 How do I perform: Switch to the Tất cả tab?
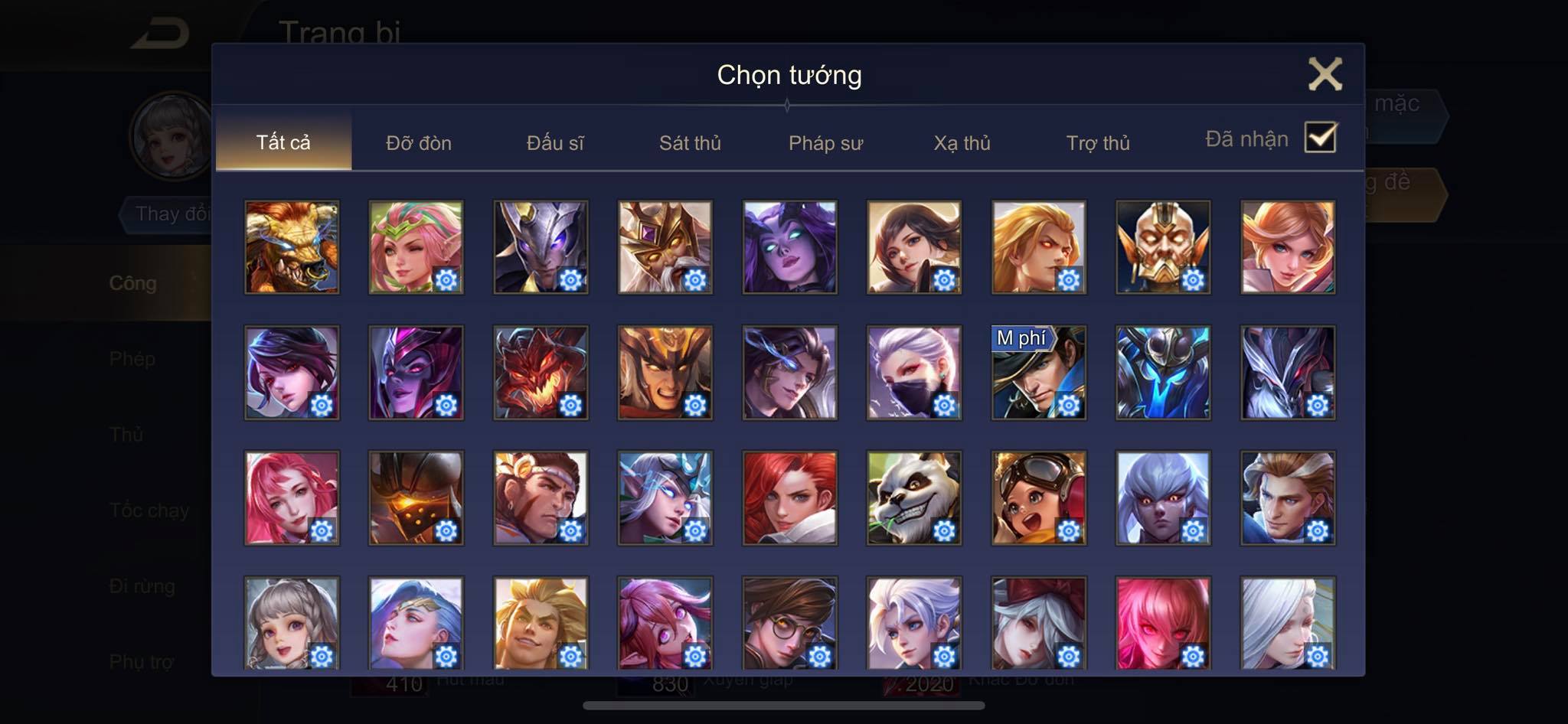[283, 142]
